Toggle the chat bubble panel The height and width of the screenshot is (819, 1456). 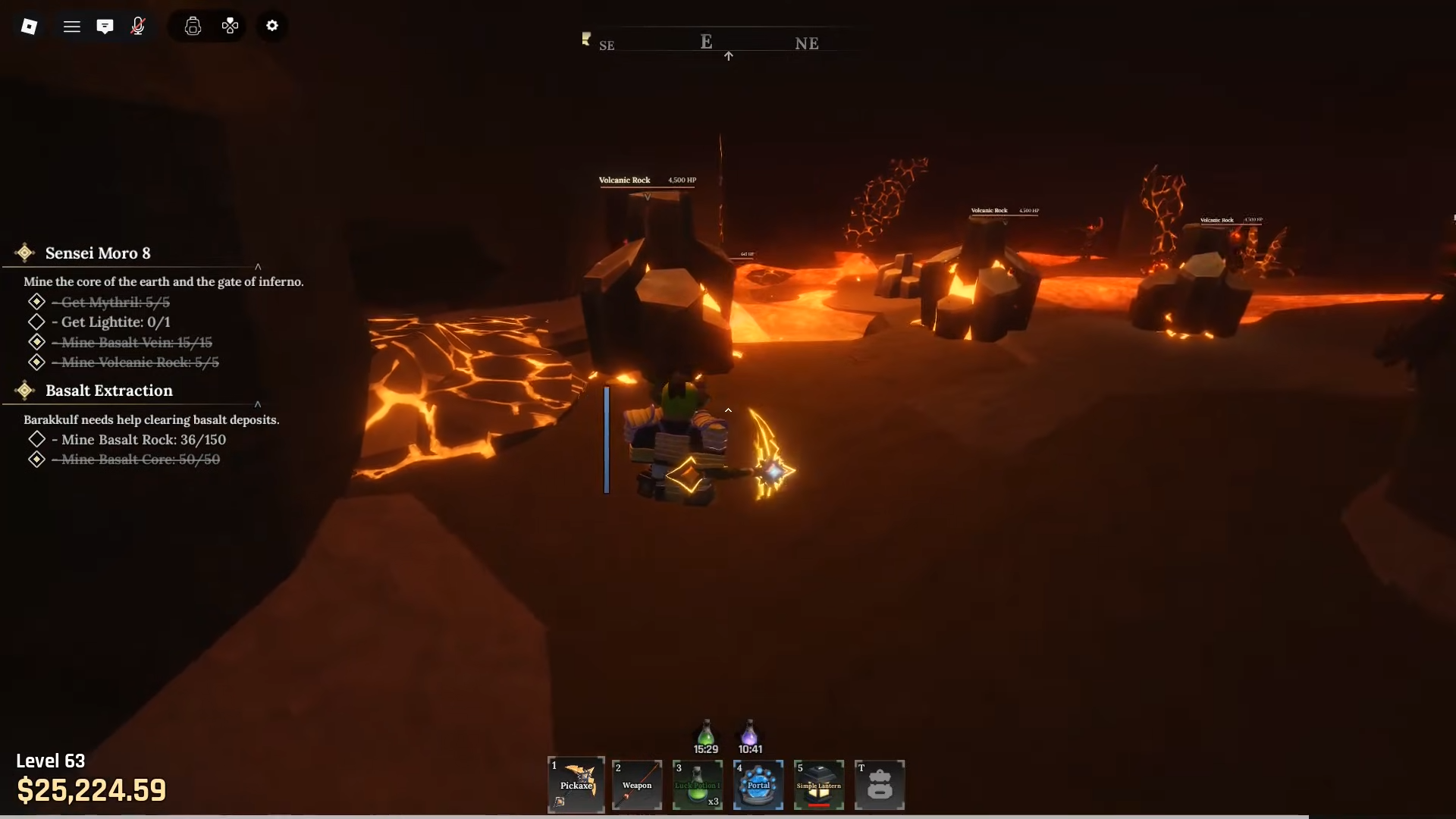click(105, 25)
